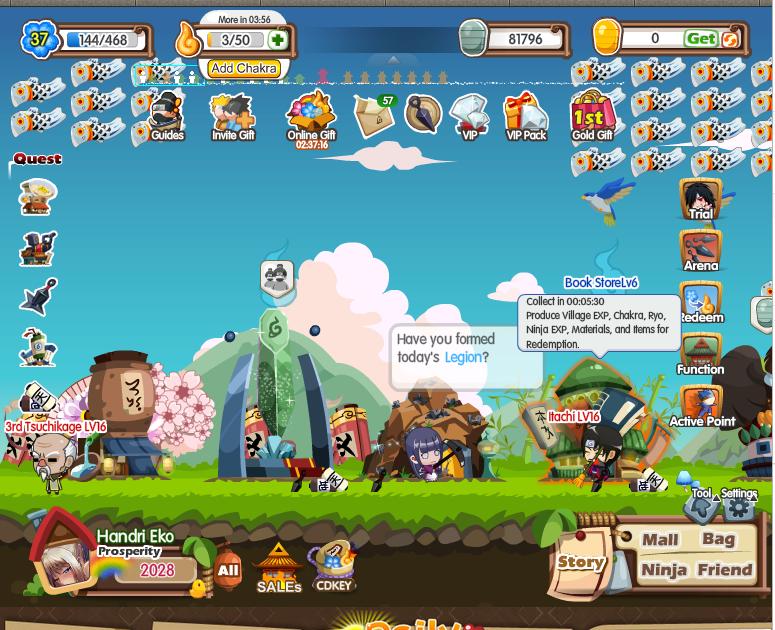Open the VIP diamond menu
Screen dimensions: 775x630
coord(469,118)
